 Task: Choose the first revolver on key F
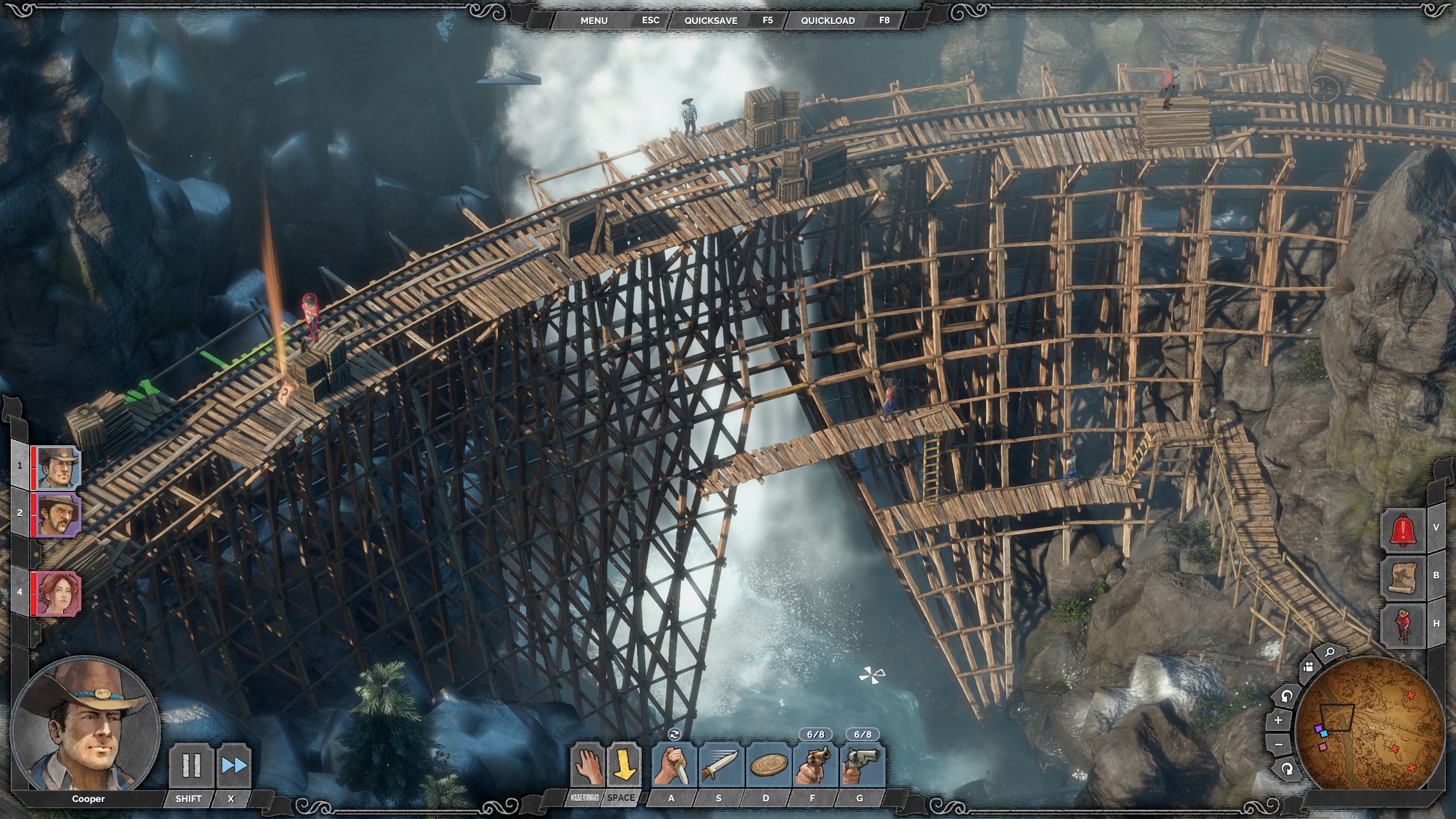coord(814,766)
